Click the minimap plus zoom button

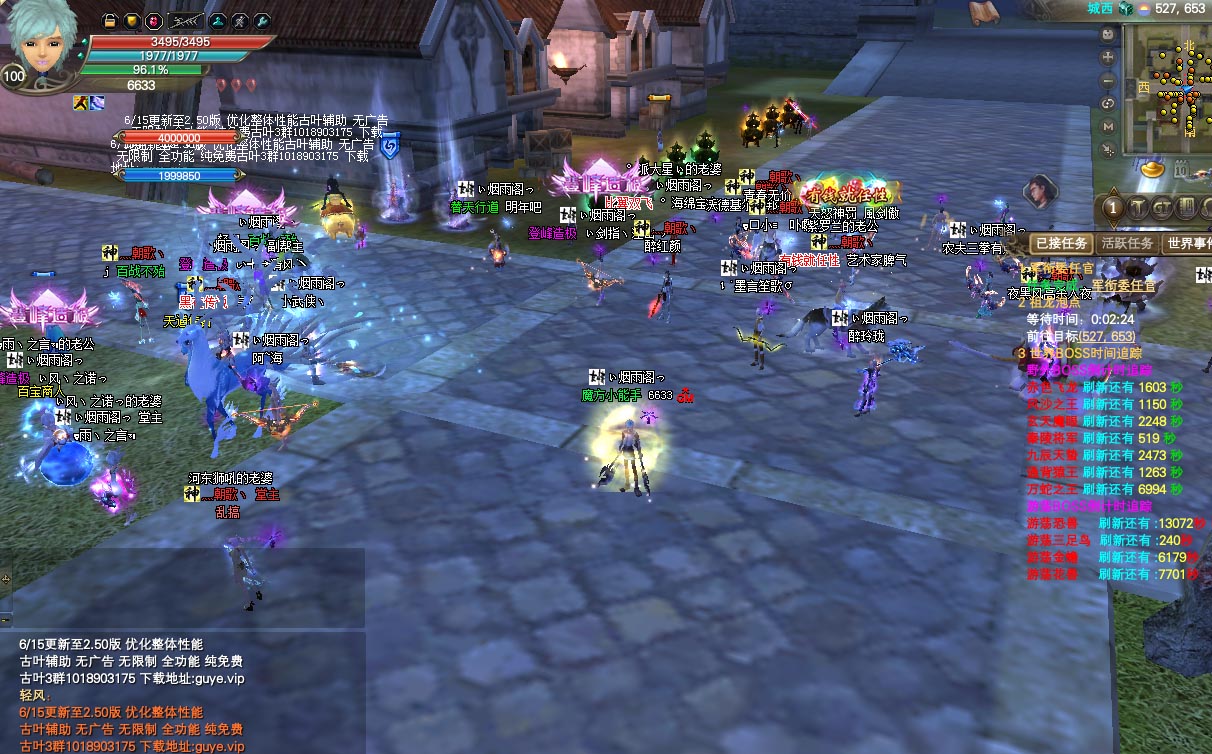point(1108,59)
